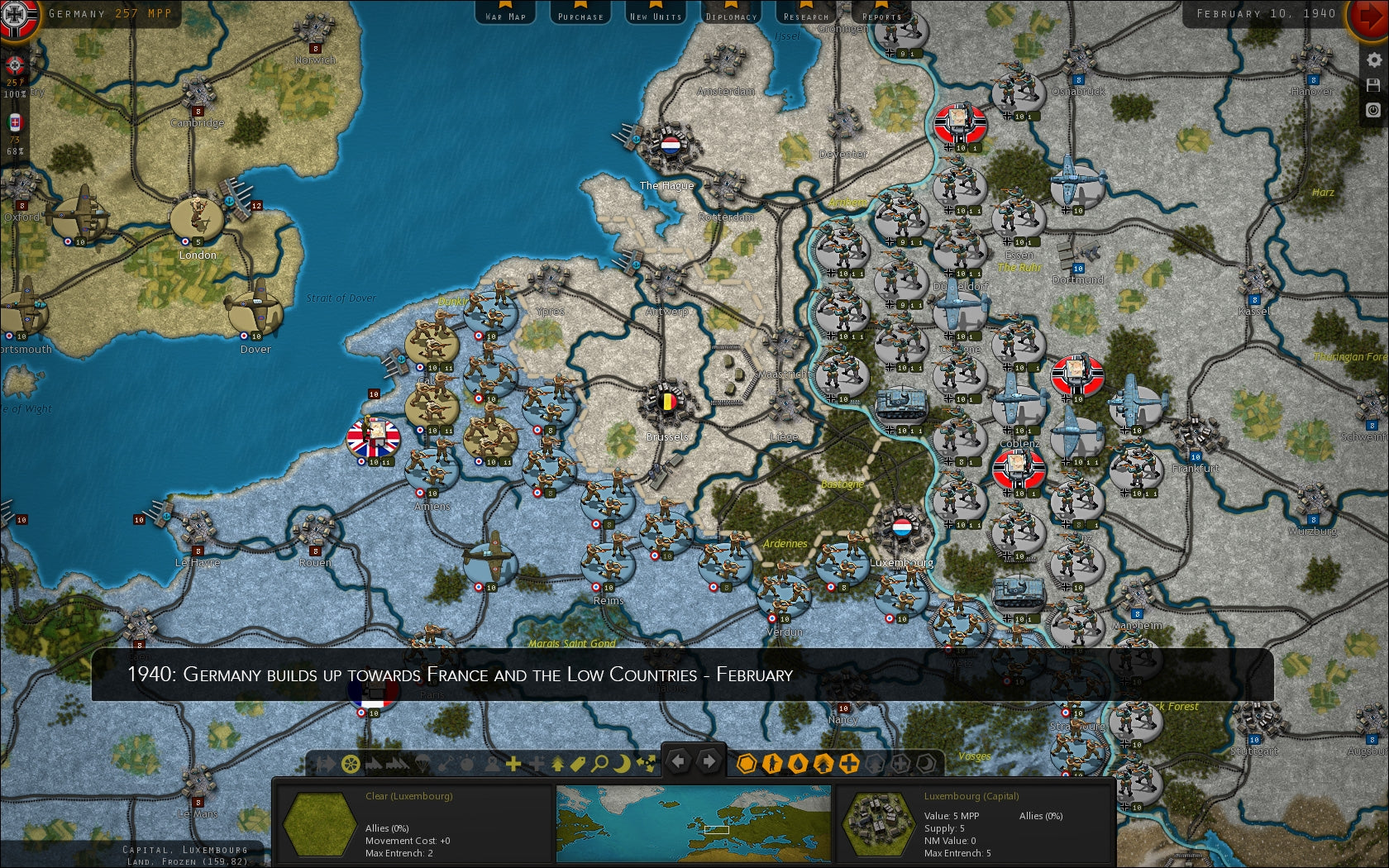
Task: Select the previous unit with the left arrow
Action: [680, 761]
